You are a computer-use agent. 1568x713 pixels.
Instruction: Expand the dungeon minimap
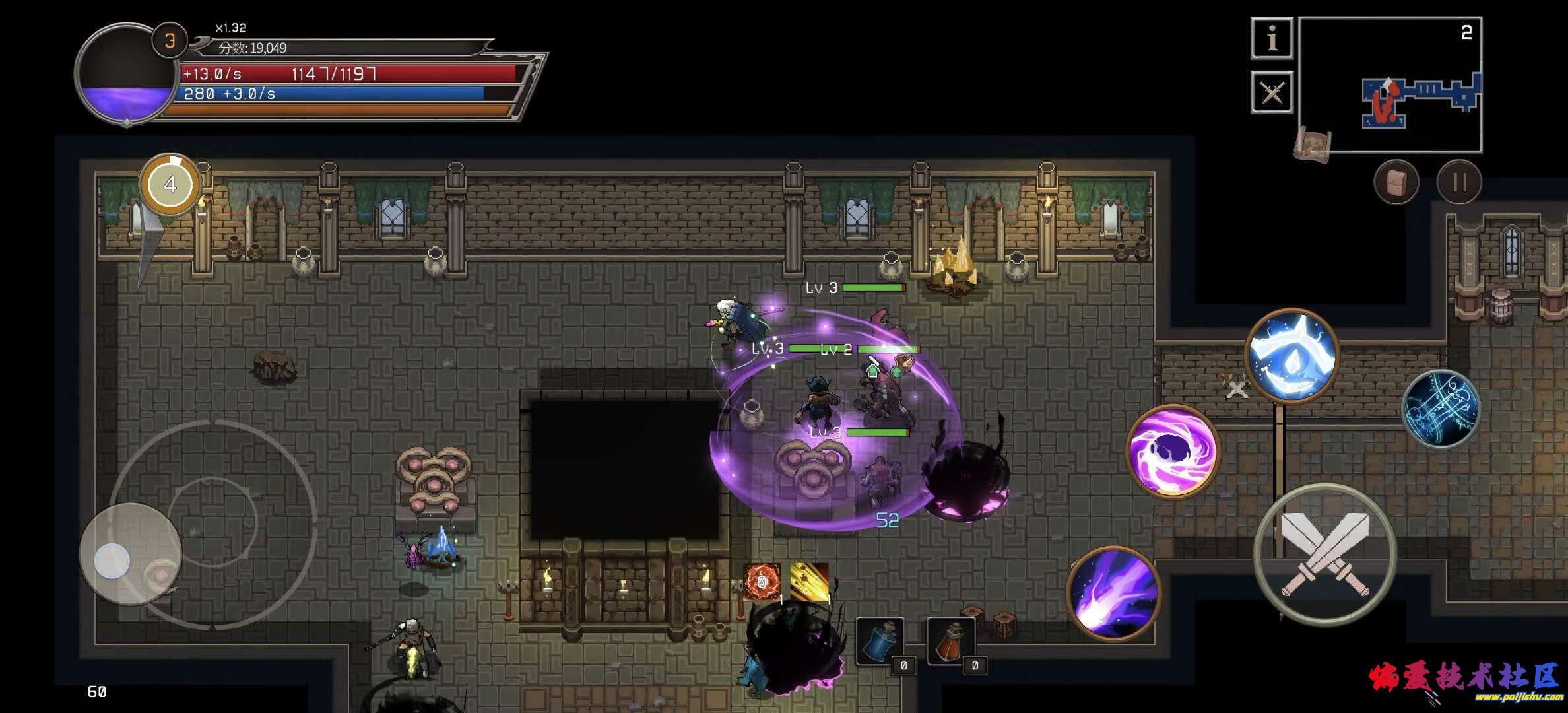pos(1390,85)
